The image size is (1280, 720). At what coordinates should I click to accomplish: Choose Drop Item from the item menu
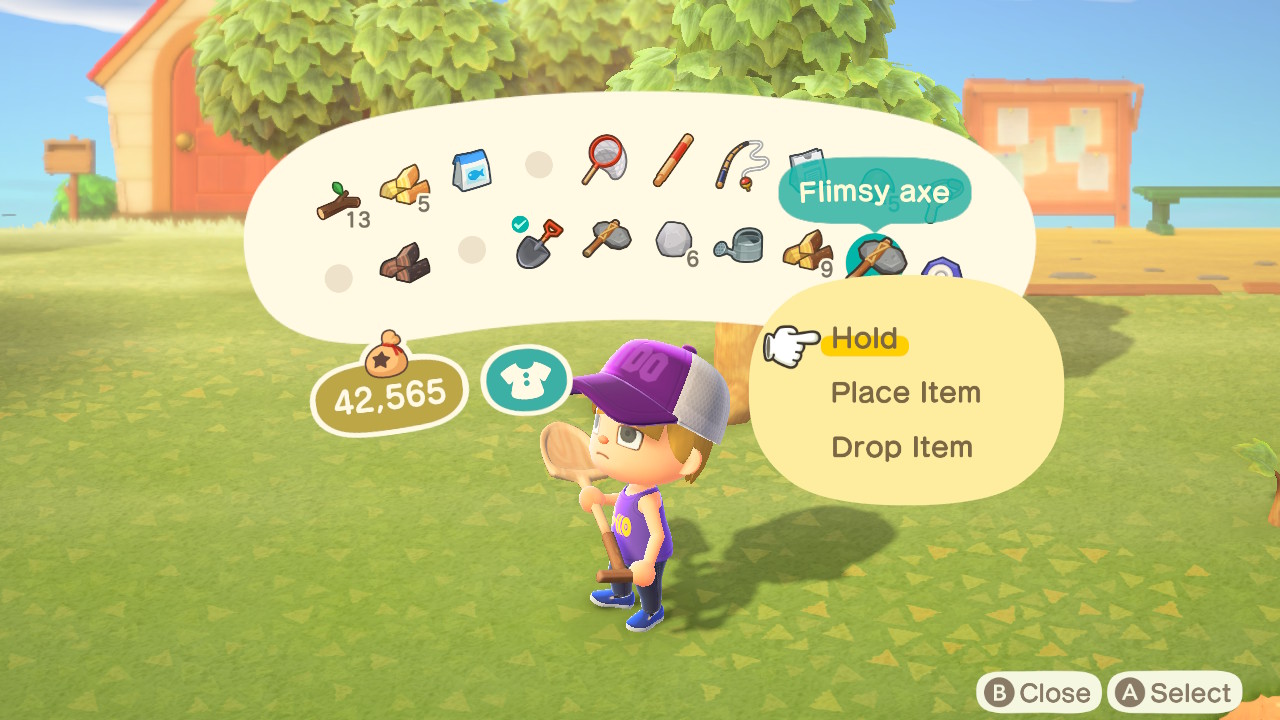tap(899, 447)
